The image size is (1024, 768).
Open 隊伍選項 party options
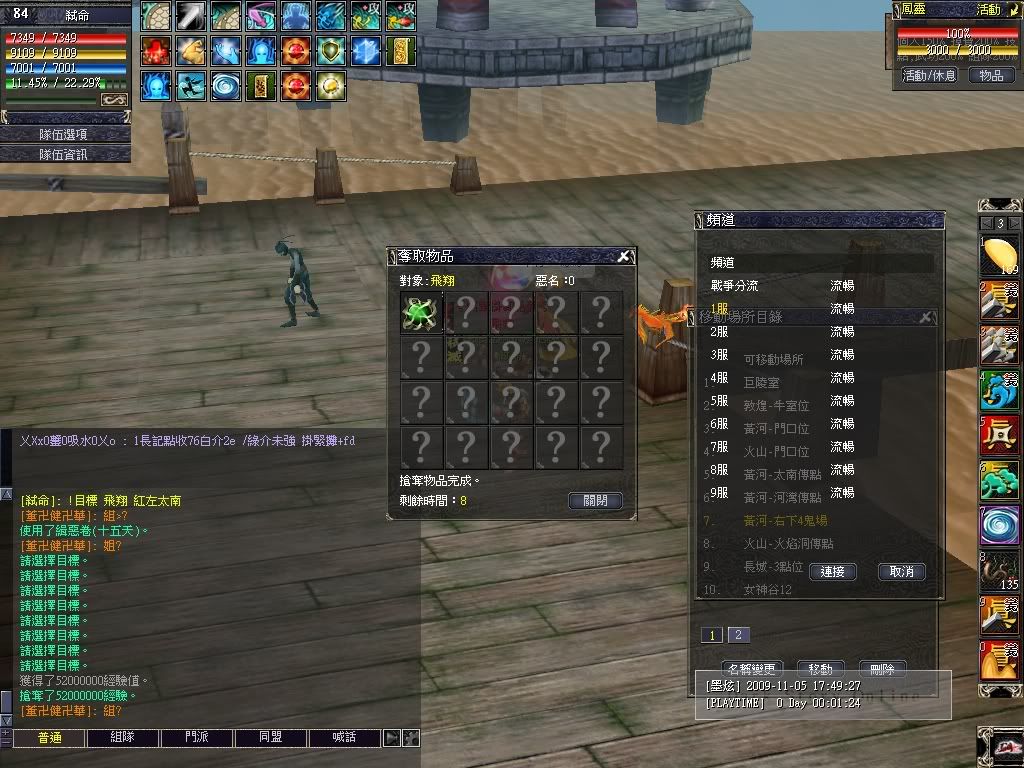(x=63, y=134)
